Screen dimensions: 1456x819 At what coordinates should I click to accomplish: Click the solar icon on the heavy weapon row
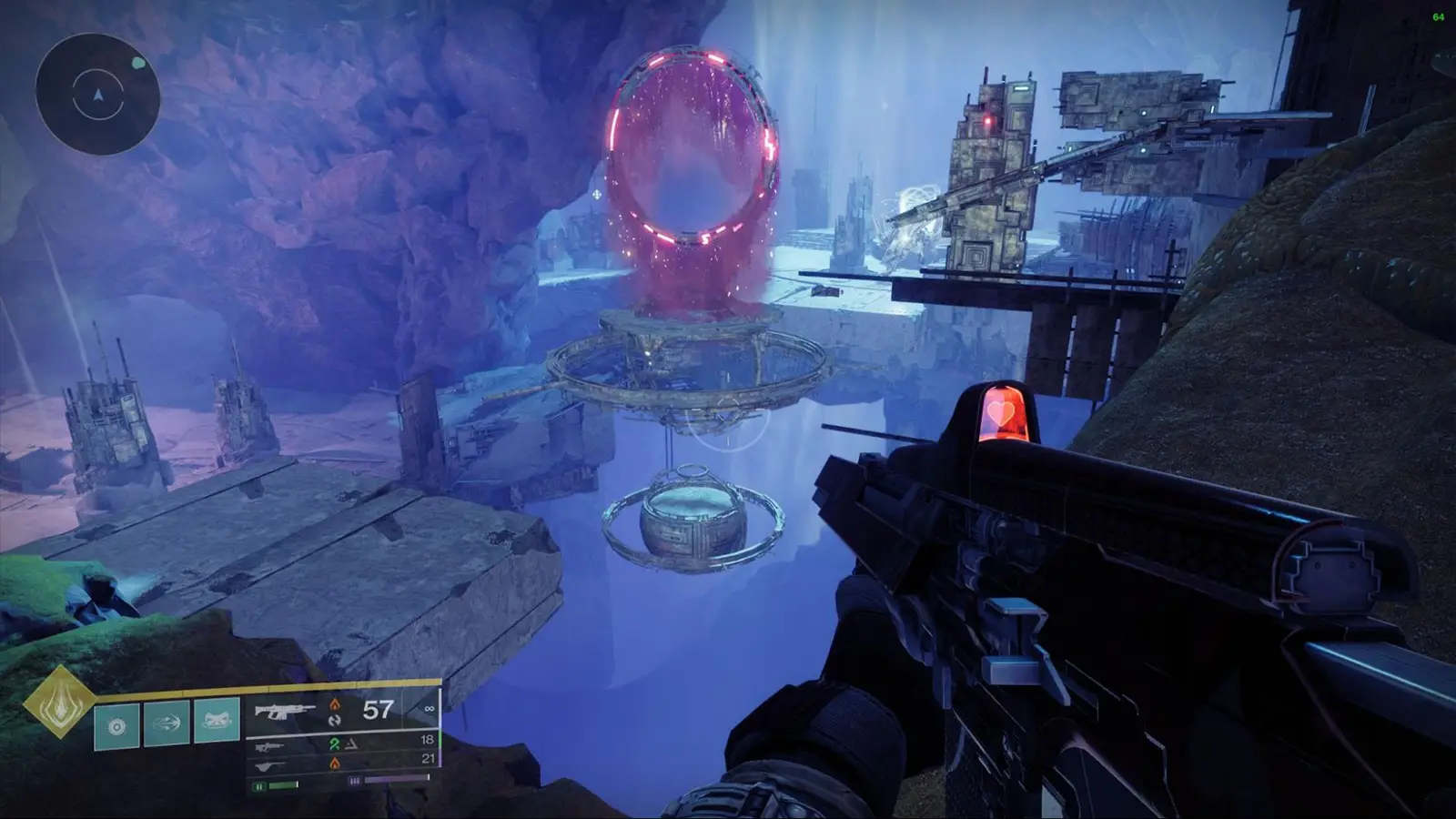click(335, 764)
